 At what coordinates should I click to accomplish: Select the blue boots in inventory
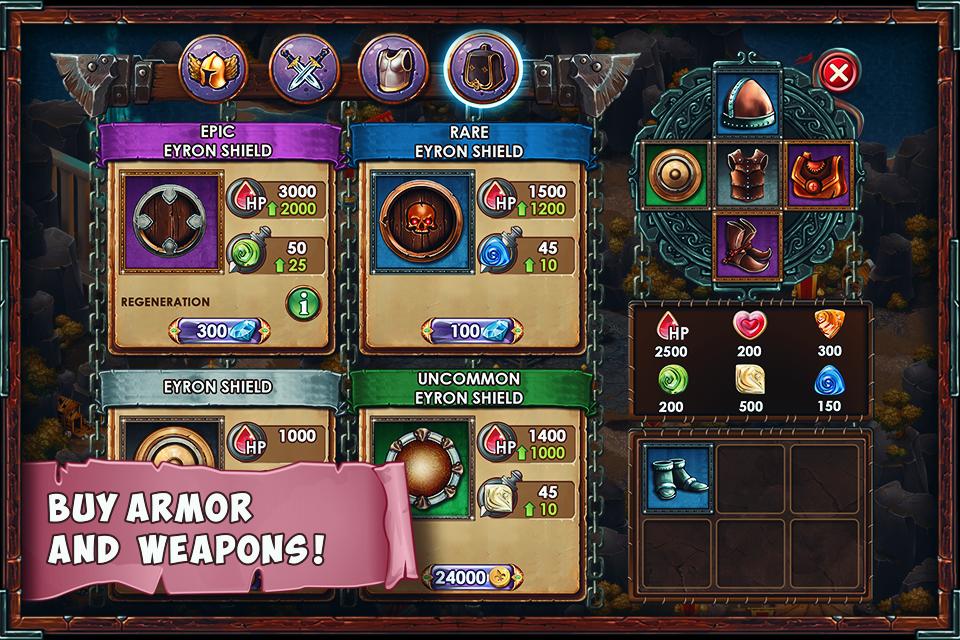[x=678, y=476]
